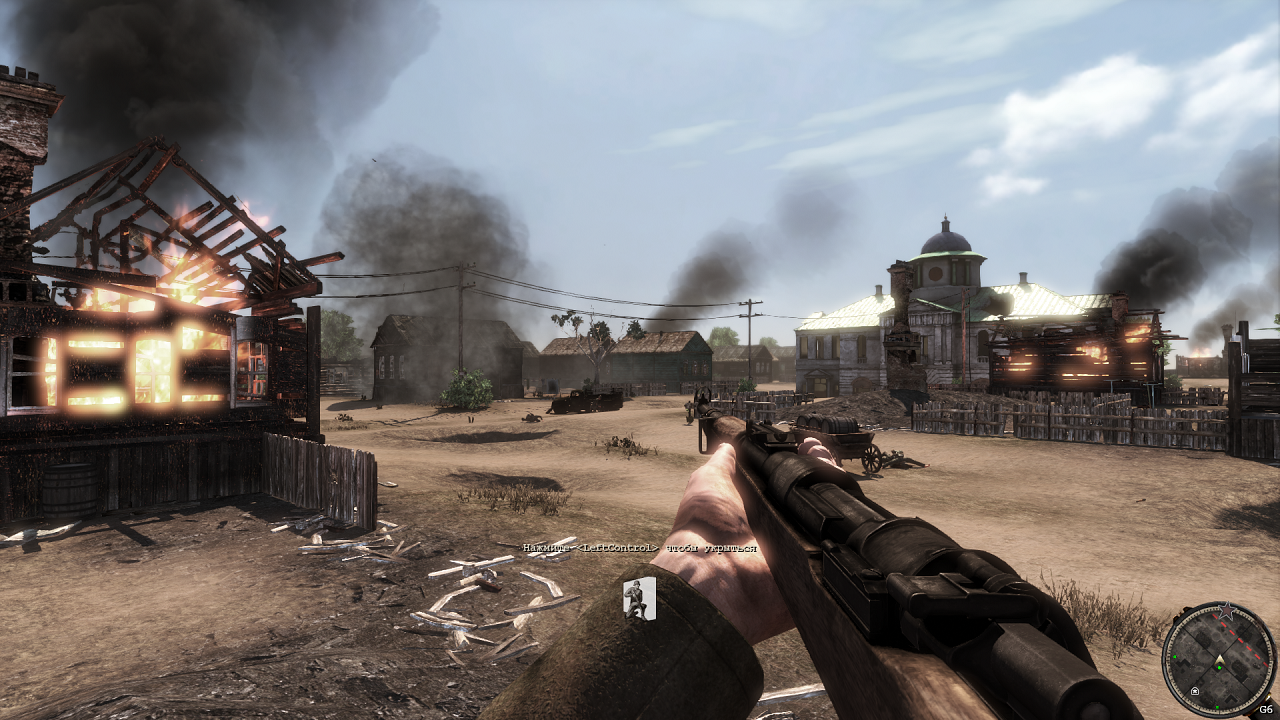Click the kneeling soldier stance icon
Image resolution: width=1280 pixels, height=720 pixels.
click(639, 598)
